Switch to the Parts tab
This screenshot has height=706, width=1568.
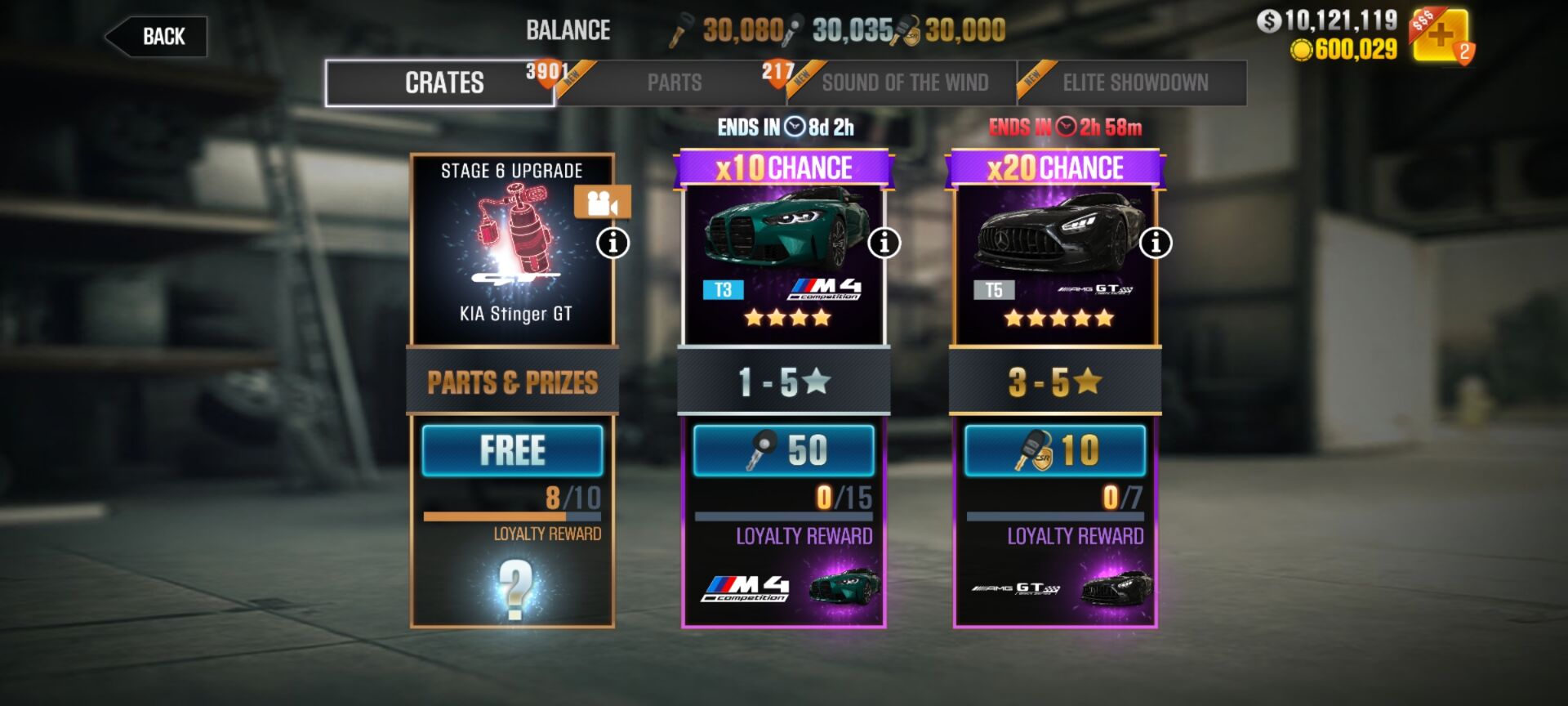tap(675, 83)
